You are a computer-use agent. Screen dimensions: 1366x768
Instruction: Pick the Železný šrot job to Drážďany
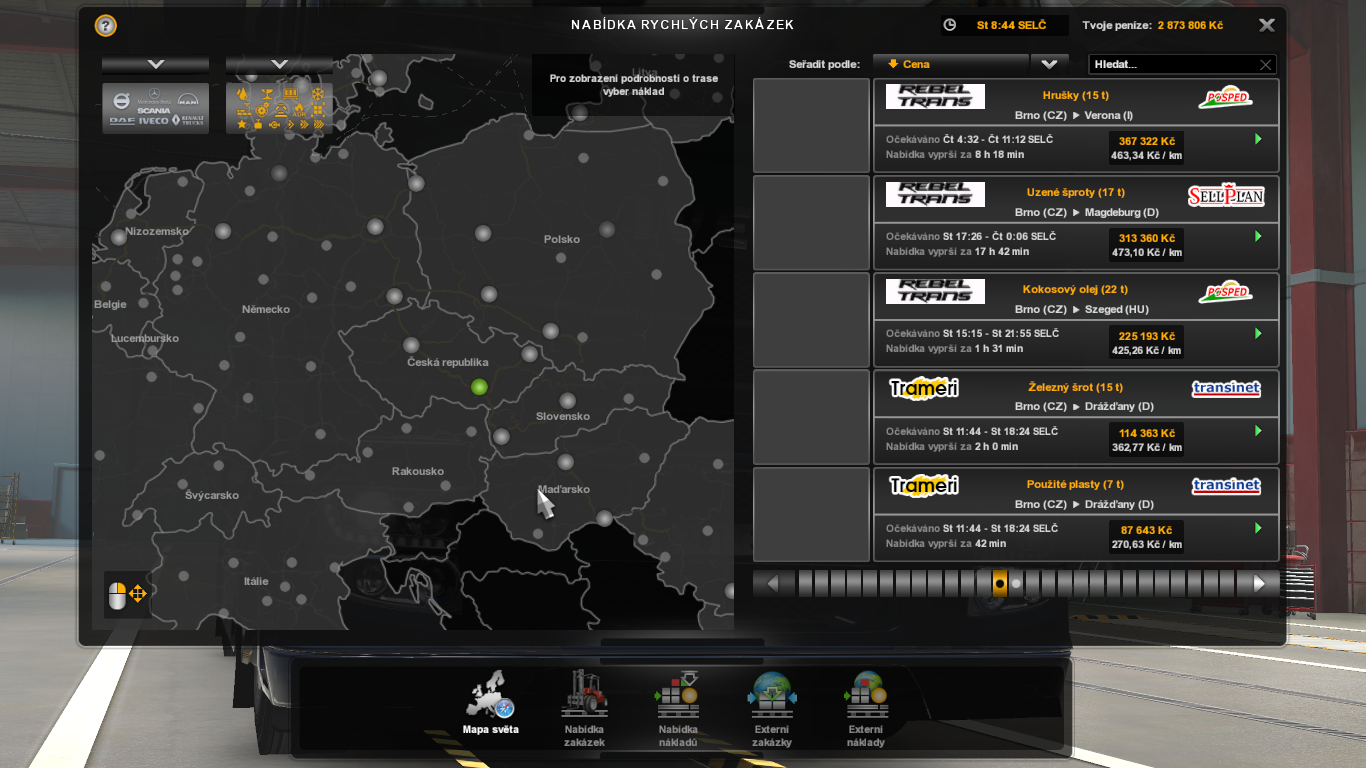point(1075,418)
